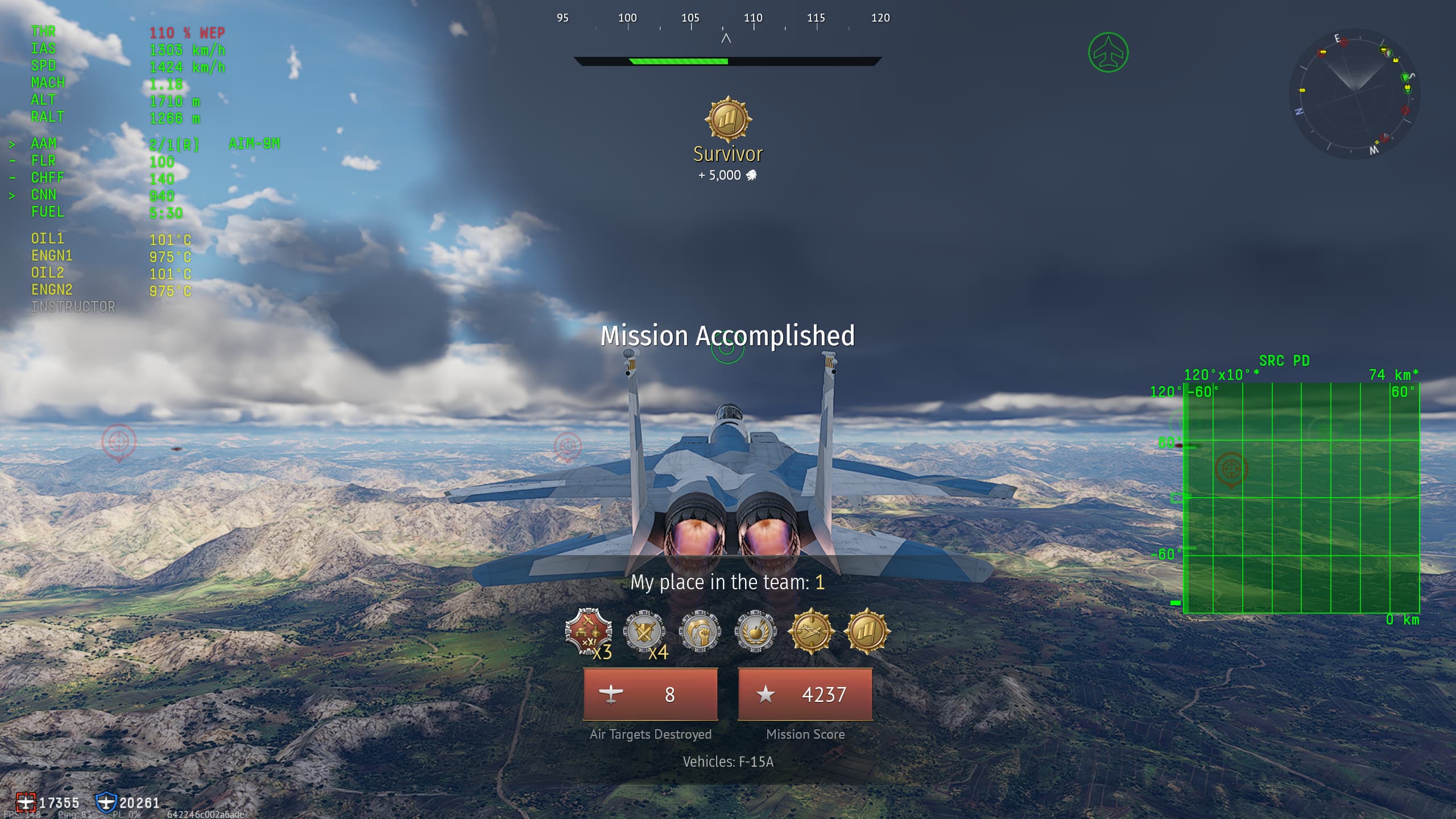Select the green circled aircraft icon
The width and height of the screenshot is (1456, 819).
pos(1108,53)
